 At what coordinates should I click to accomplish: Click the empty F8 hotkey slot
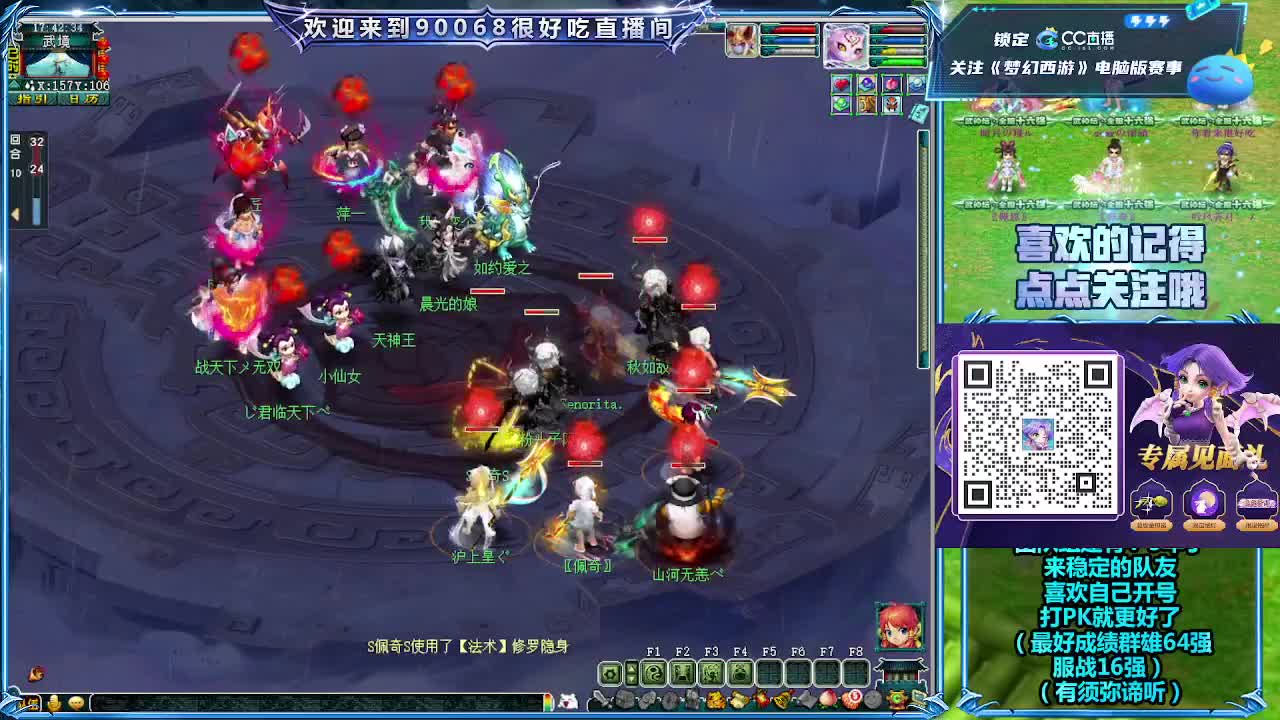click(x=856, y=672)
